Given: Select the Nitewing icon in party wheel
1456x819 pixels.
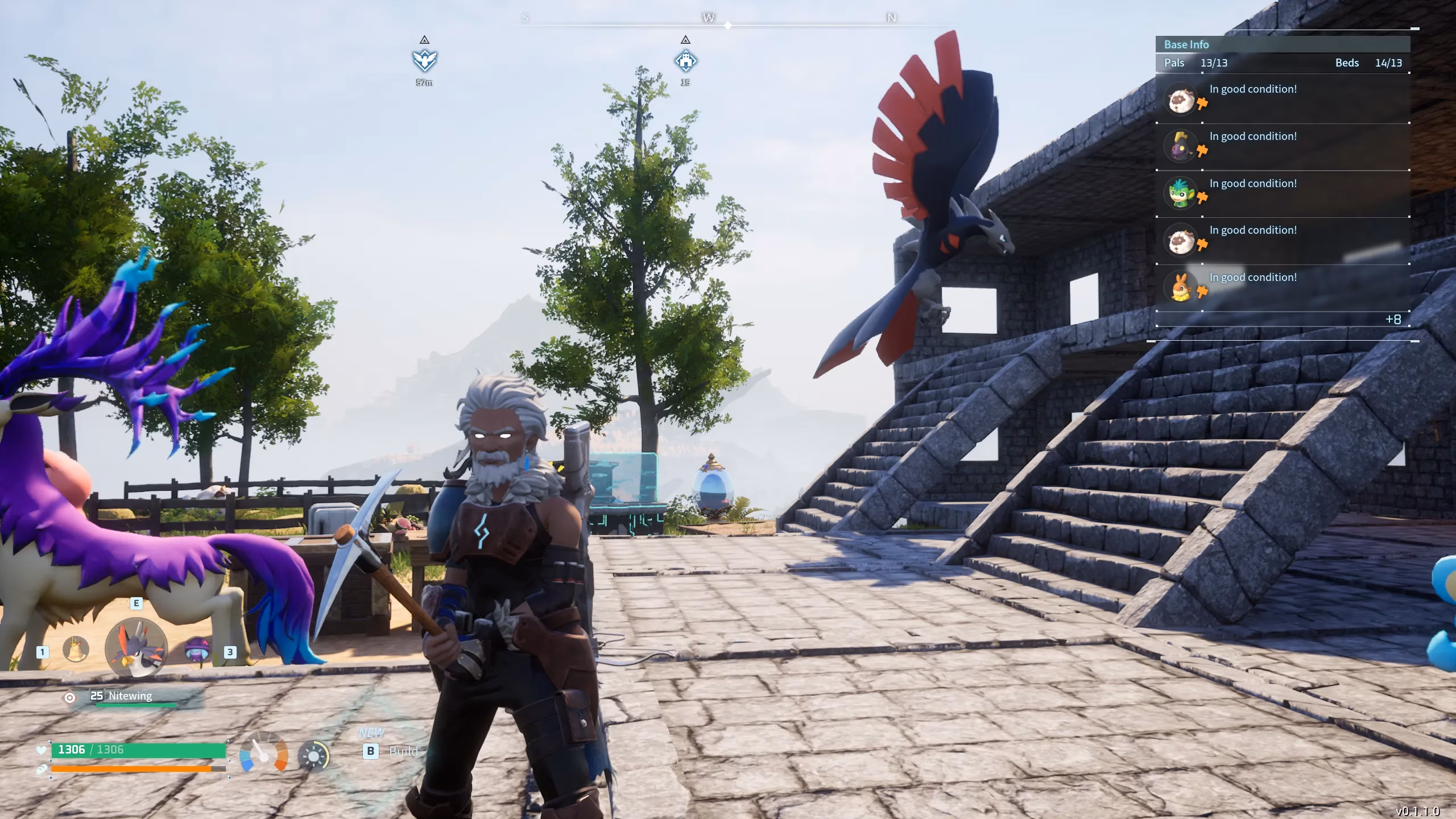Looking at the screenshot, I should (x=136, y=647).
